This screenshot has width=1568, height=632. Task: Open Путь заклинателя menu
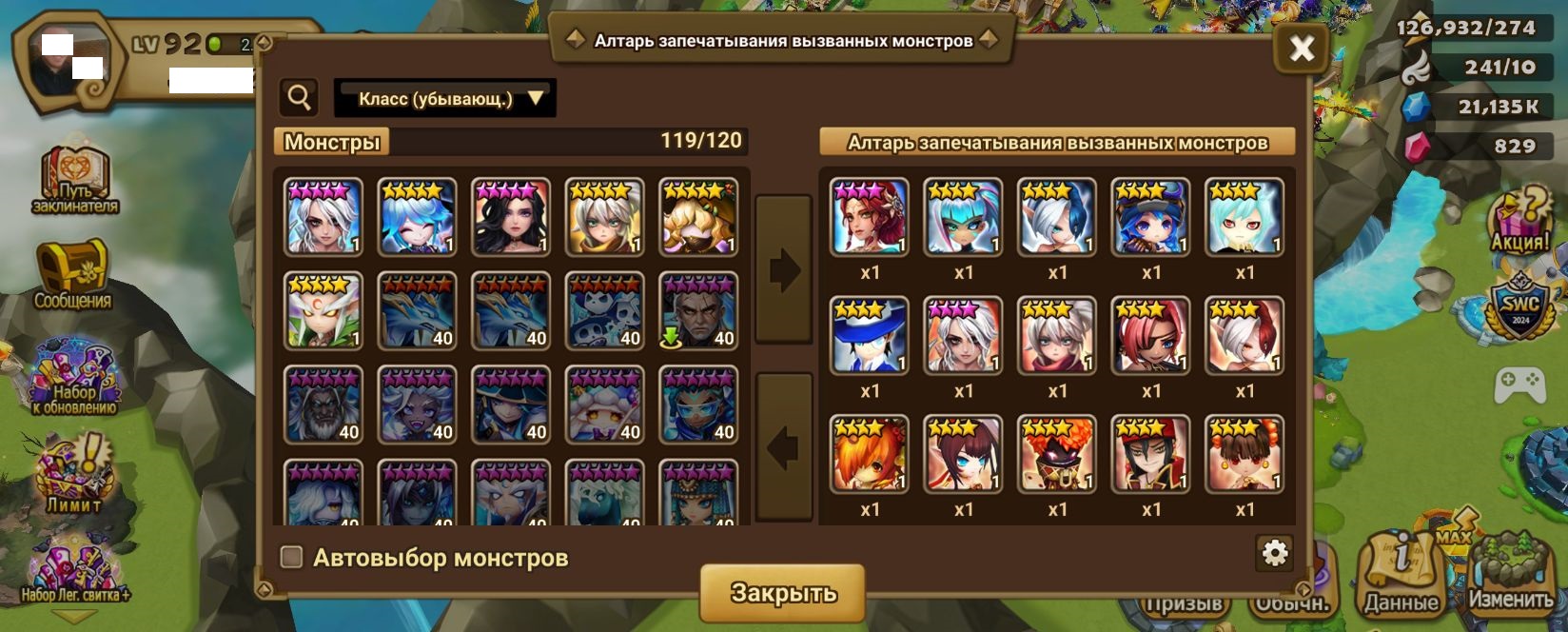point(75,180)
